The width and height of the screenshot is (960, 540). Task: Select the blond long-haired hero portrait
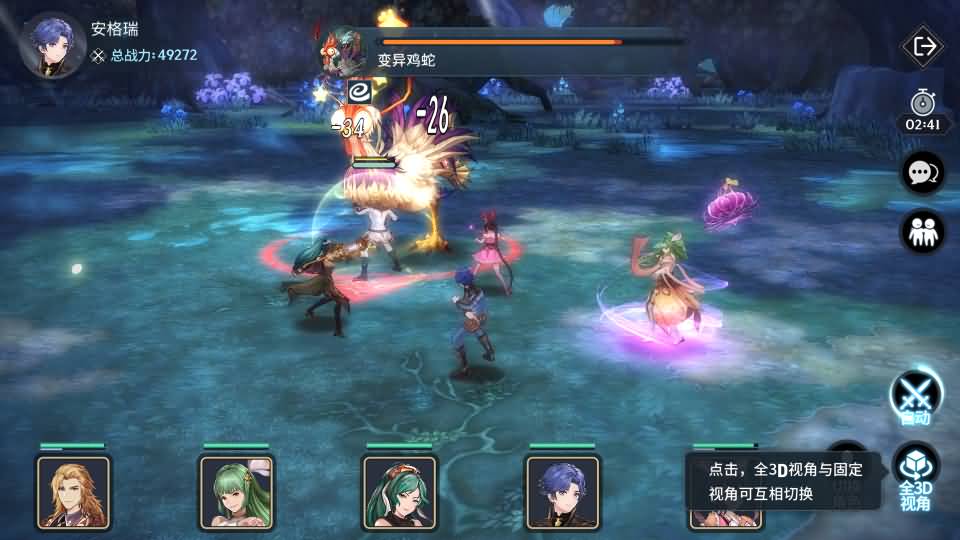click(x=73, y=492)
